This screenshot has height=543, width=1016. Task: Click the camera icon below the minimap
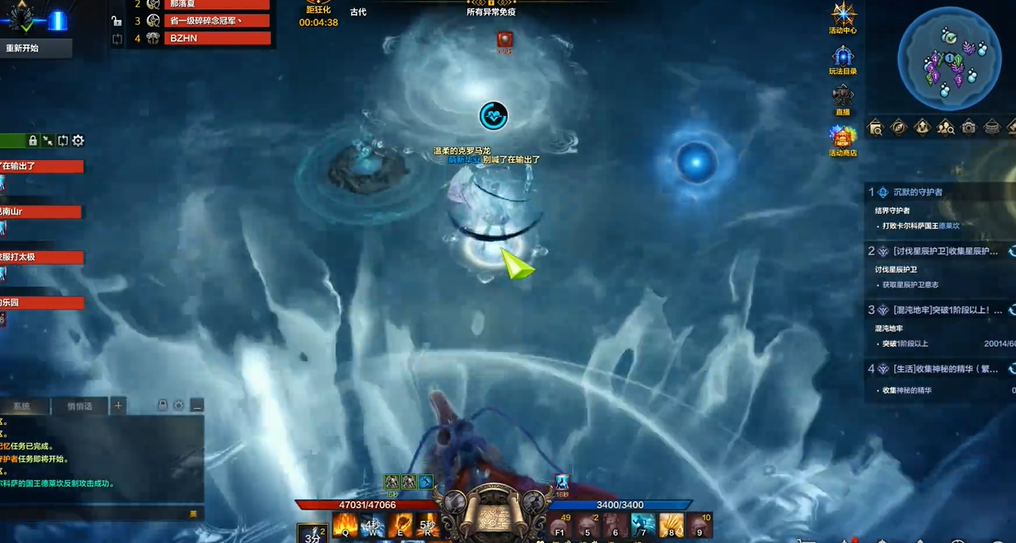[x=968, y=127]
